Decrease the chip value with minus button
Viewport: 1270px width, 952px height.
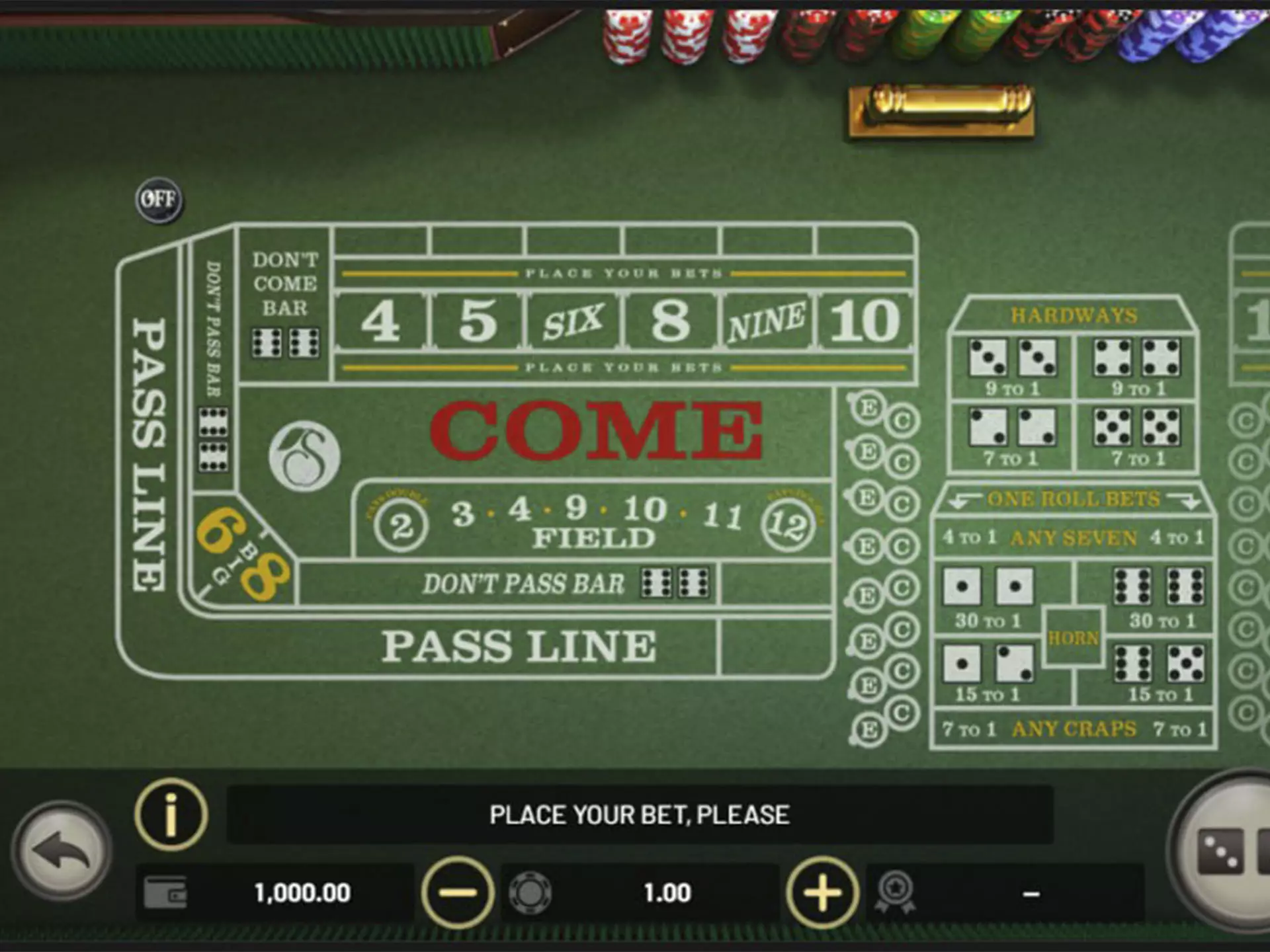[x=457, y=892]
